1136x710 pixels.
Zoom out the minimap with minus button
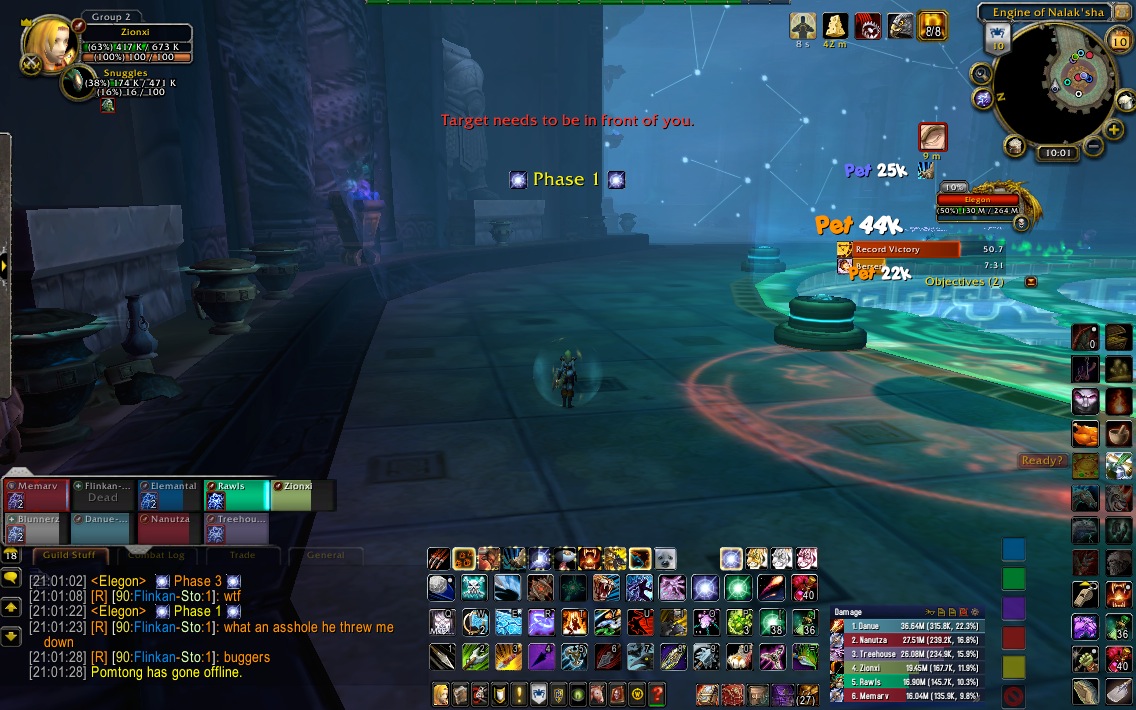tap(1092, 147)
